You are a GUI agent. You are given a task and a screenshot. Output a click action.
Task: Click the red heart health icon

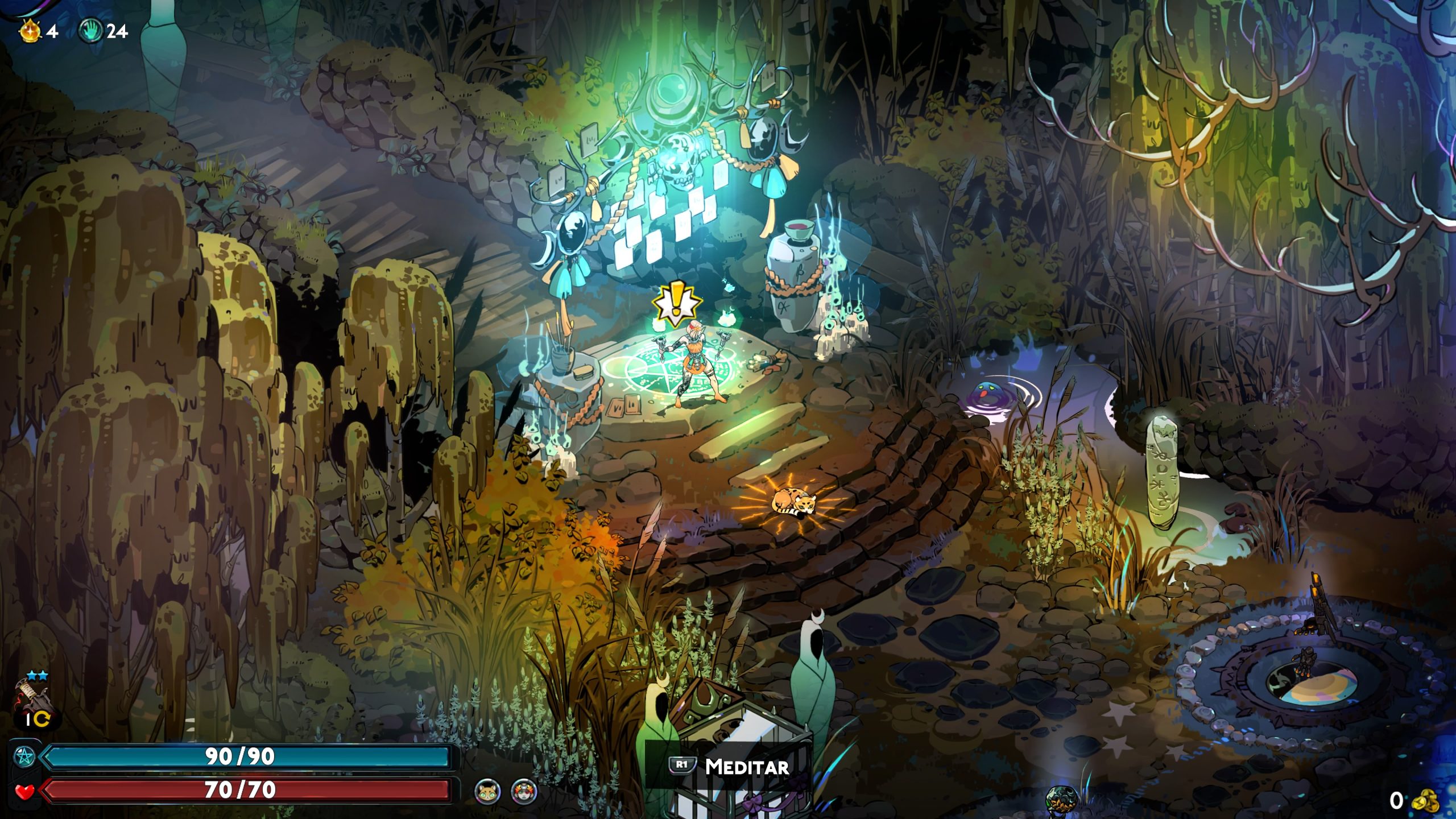(x=24, y=791)
